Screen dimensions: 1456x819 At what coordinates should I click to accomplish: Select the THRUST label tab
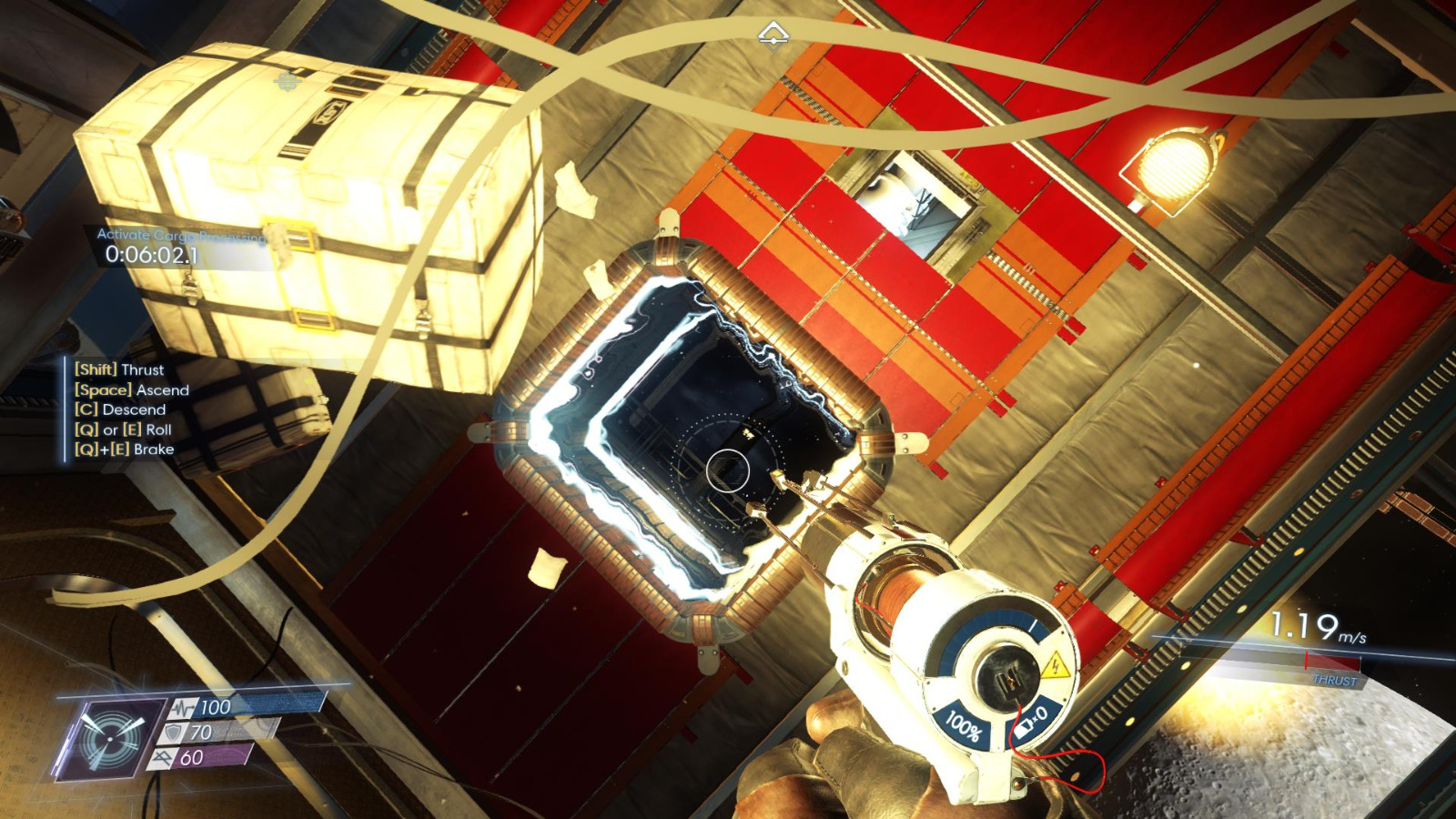pos(1334,678)
